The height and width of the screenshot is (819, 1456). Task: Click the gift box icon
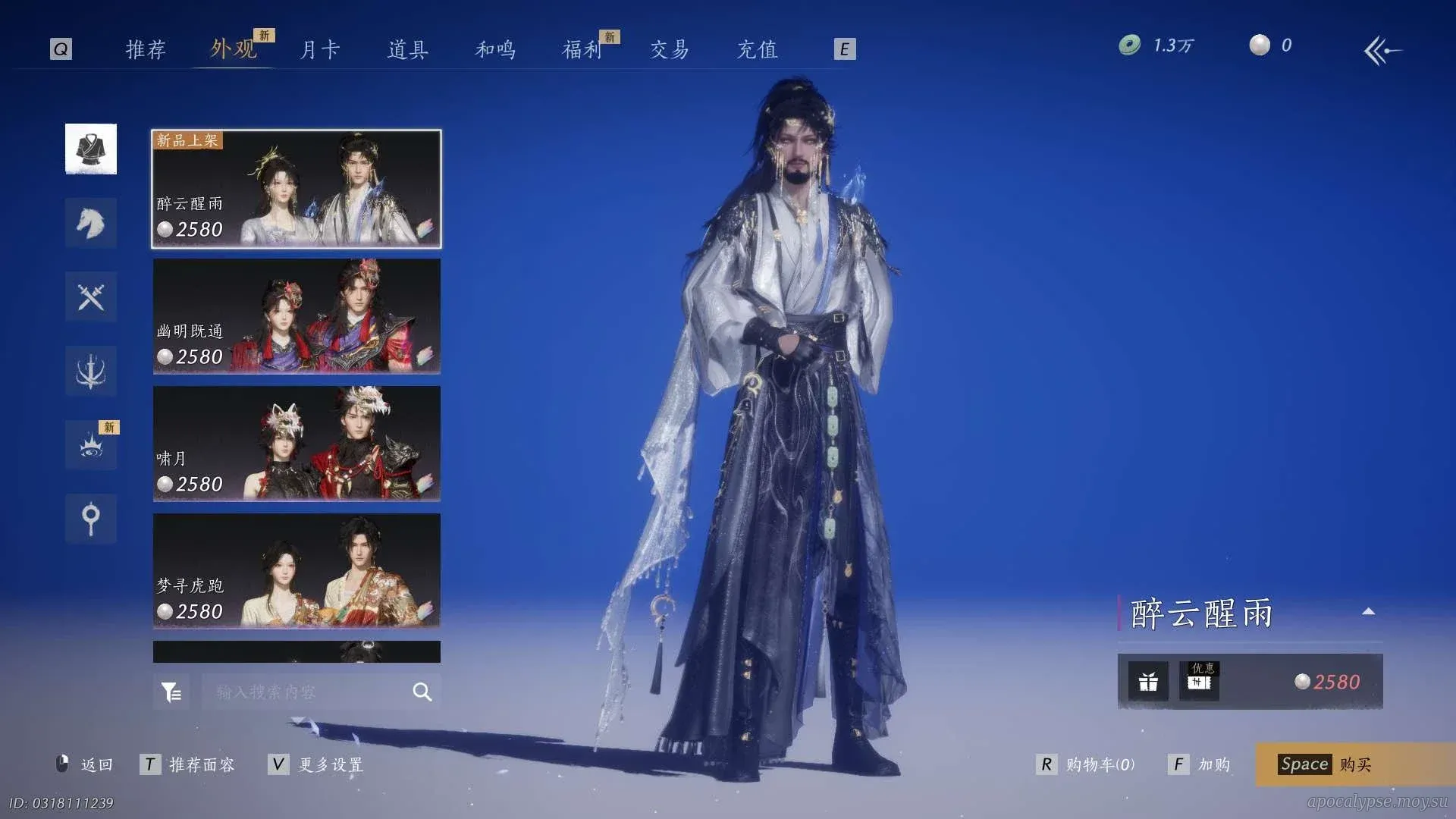(x=1148, y=682)
